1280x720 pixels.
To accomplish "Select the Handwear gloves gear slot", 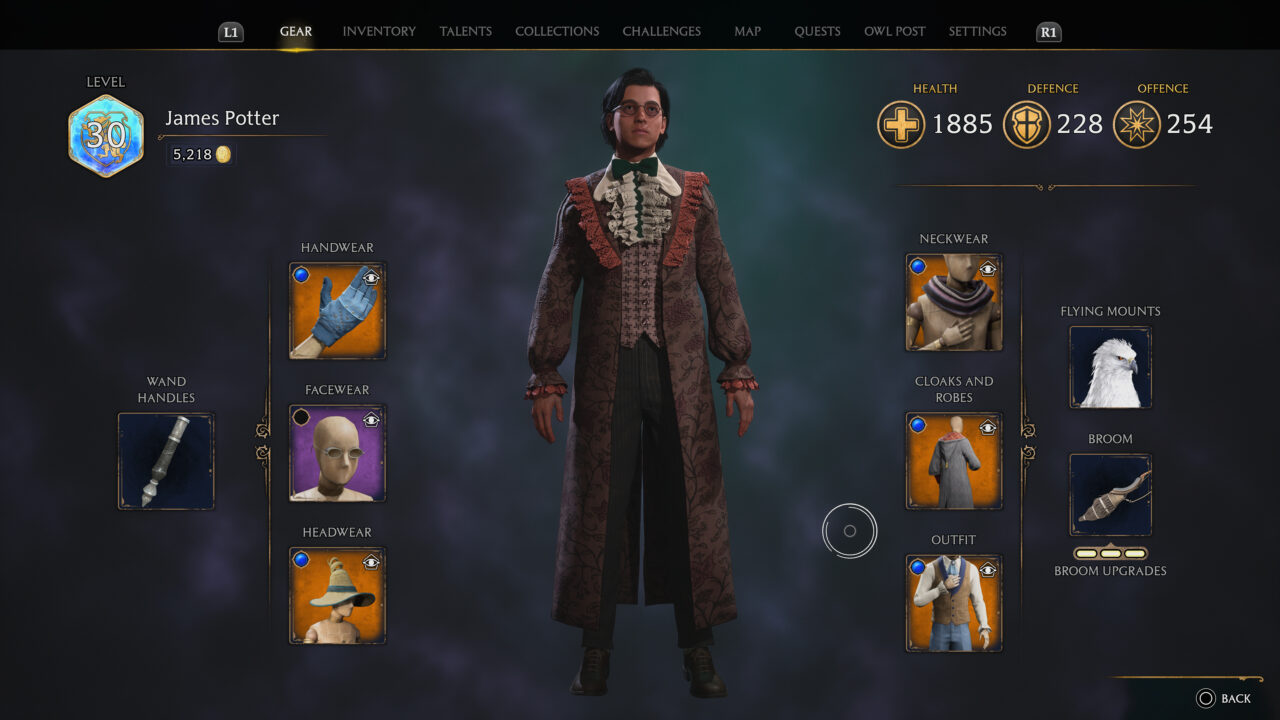I will 337,310.
